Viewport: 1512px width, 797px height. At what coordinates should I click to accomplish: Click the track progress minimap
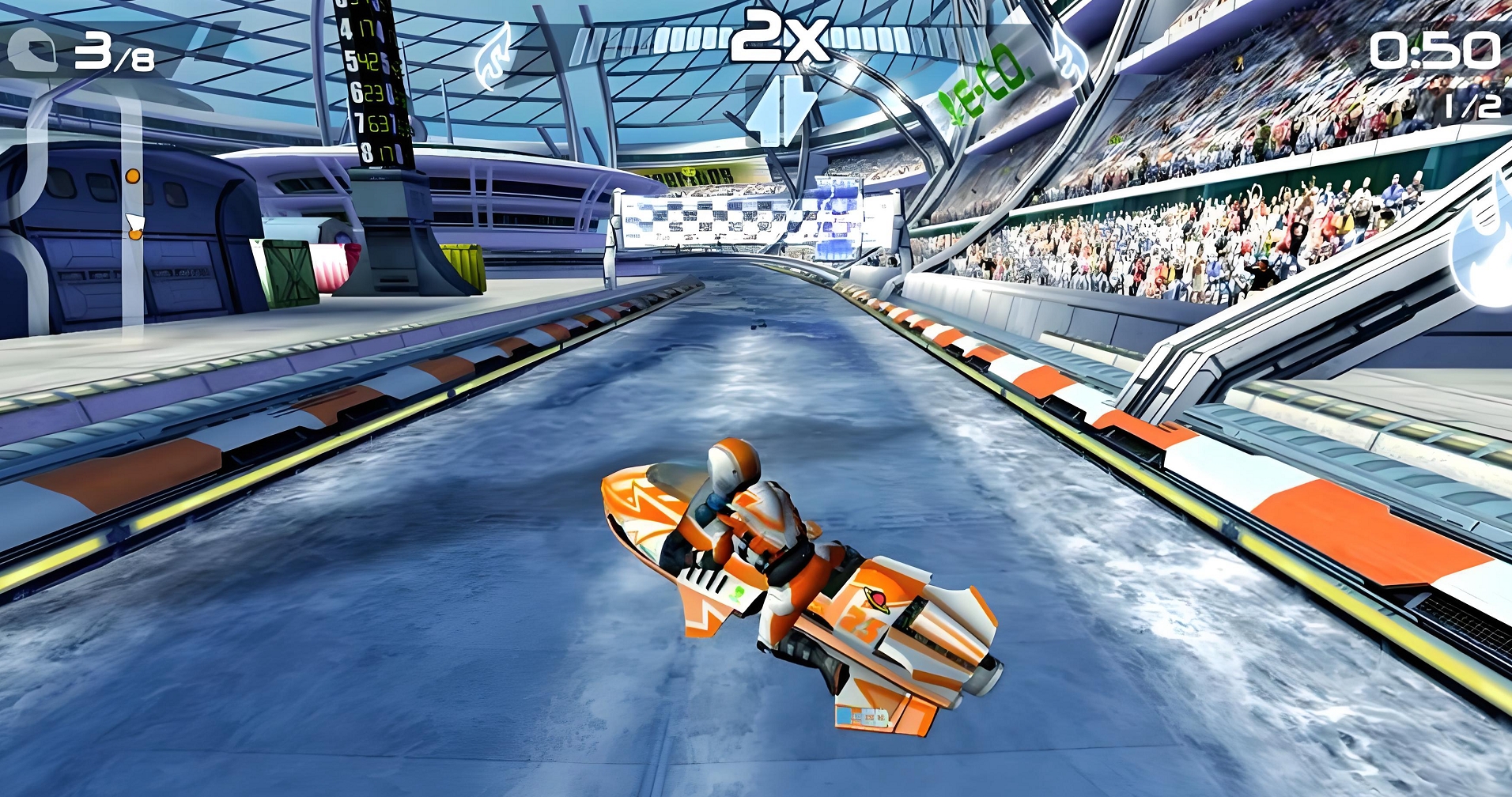133,206
